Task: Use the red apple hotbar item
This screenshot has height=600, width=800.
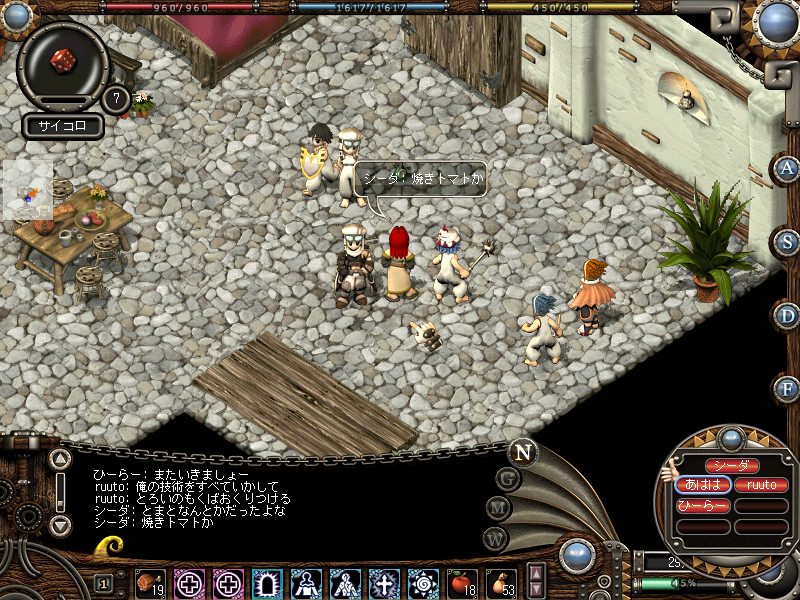Action: [x=461, y=582]
